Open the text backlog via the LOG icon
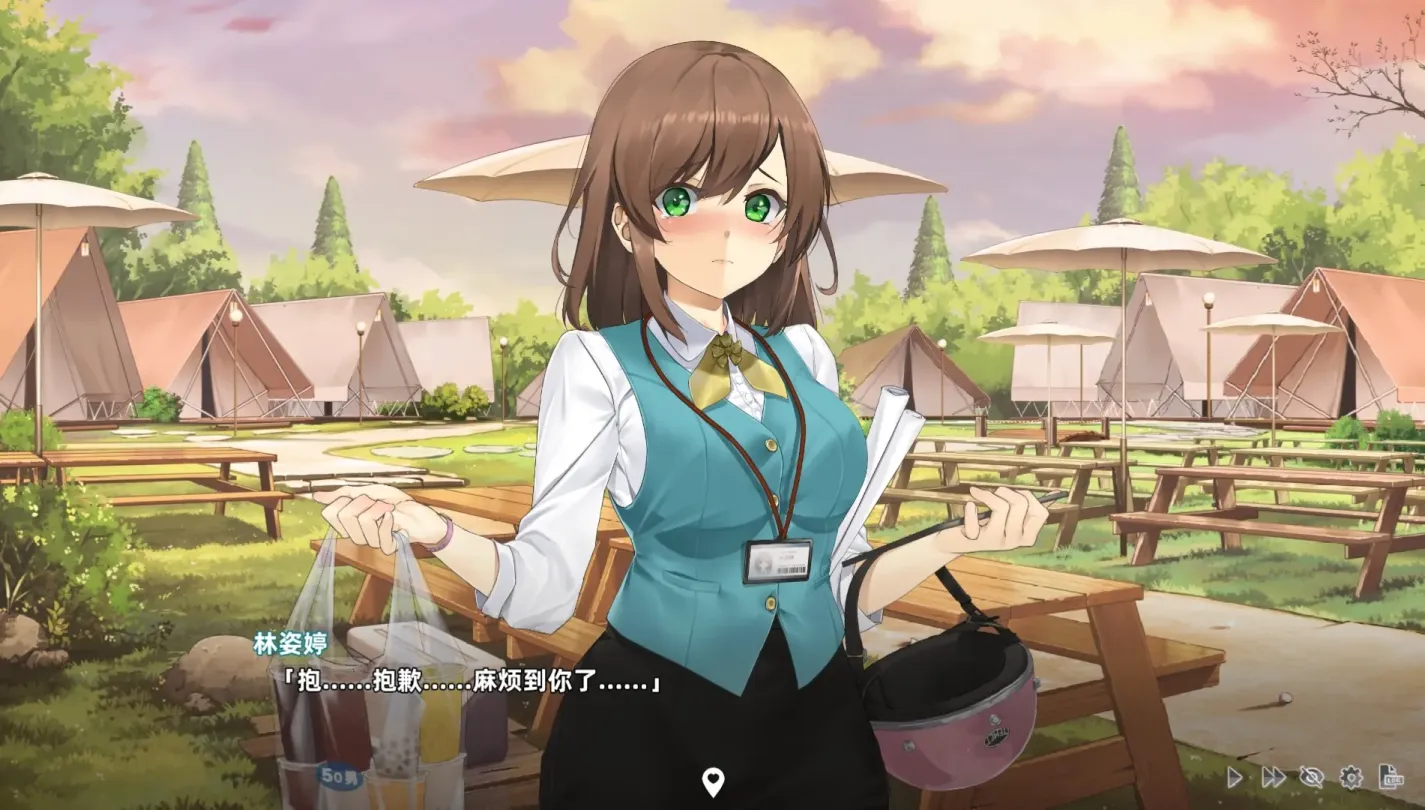 [1388, 777]
